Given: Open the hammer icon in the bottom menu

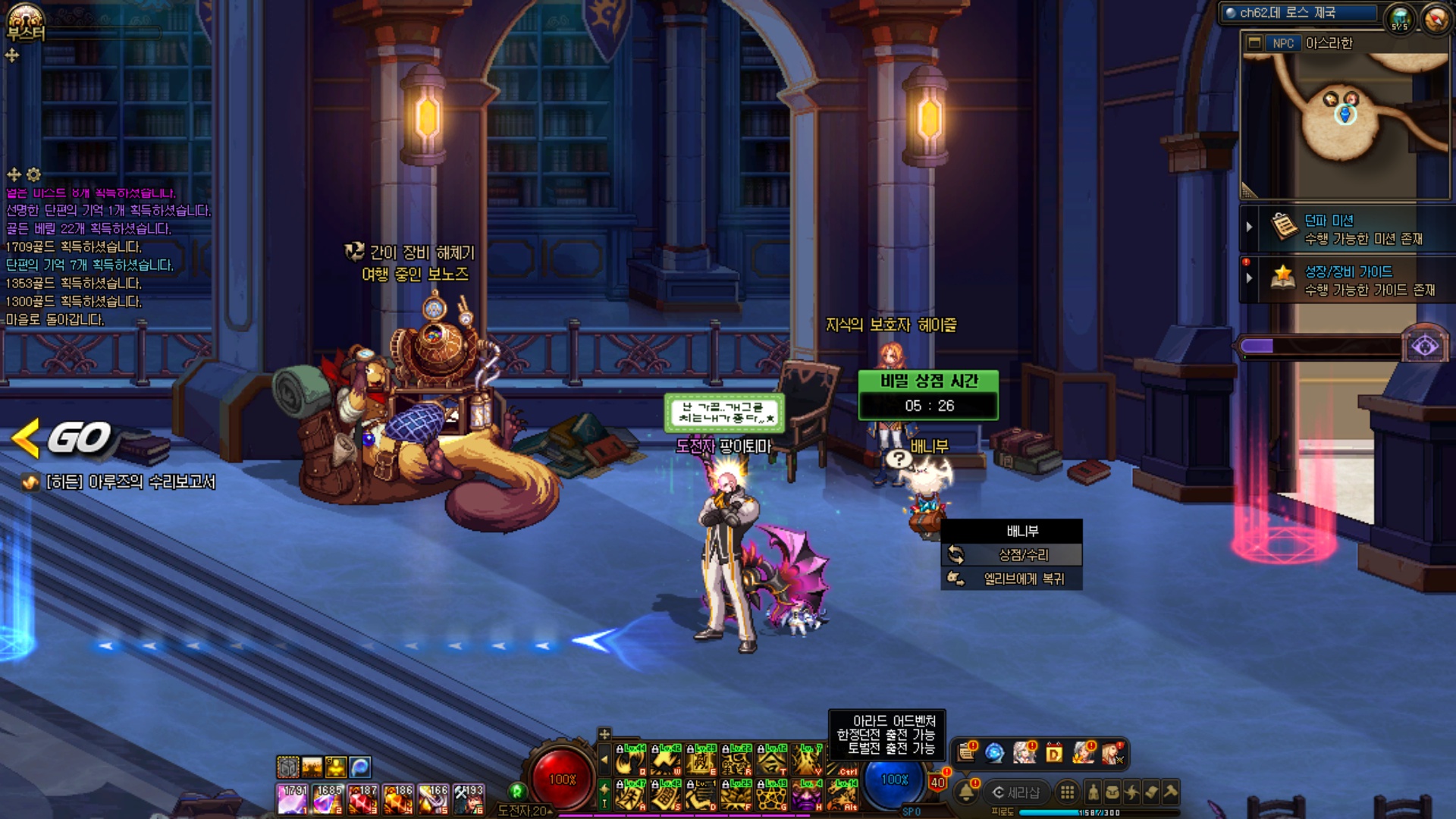Looking at the screenshot, I should (x=1170, y=792).
